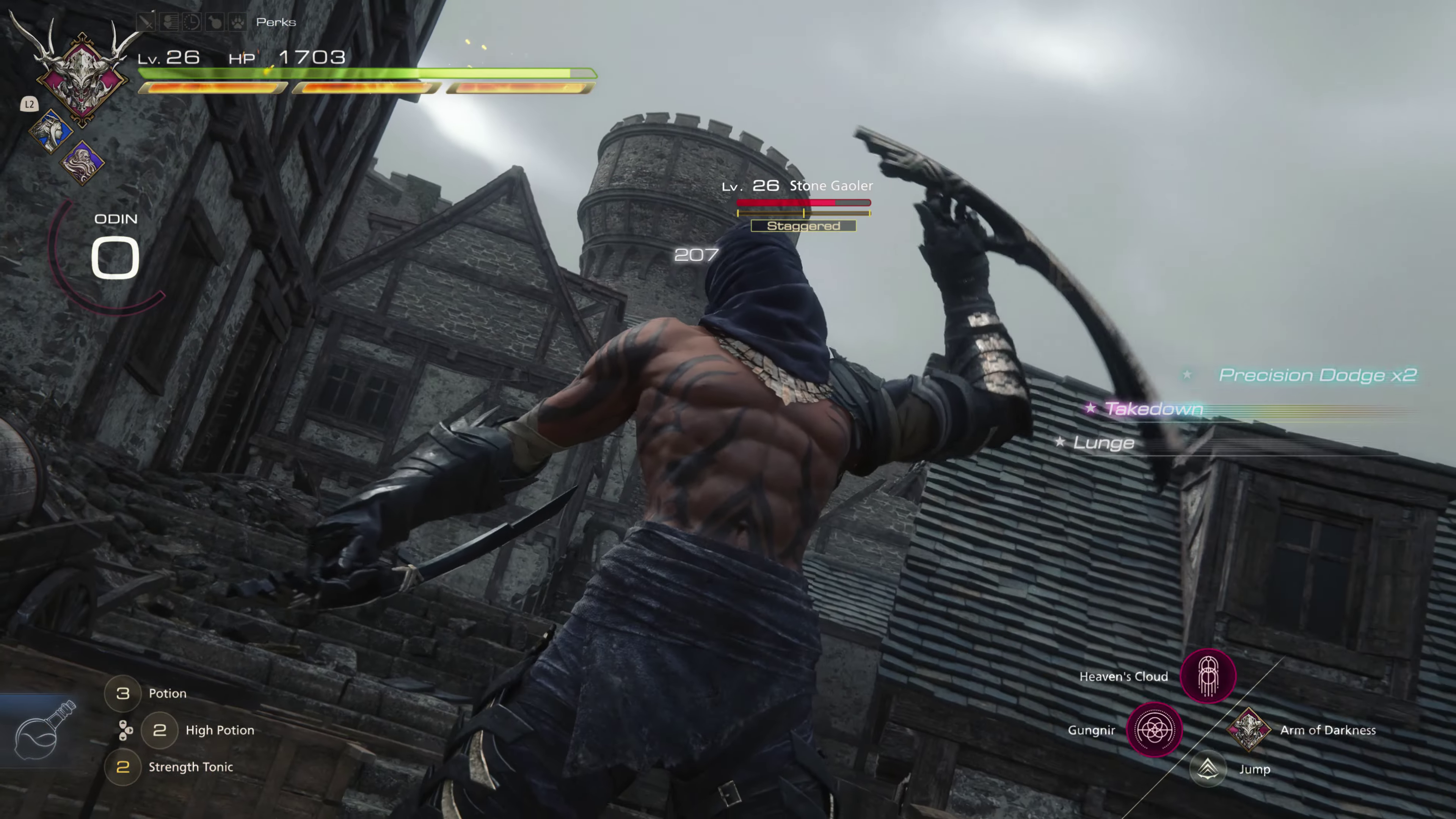The image size is (1456, 819).
Task: Activate the Heaven's Cloud ability icon
Action: point(1208,676)
